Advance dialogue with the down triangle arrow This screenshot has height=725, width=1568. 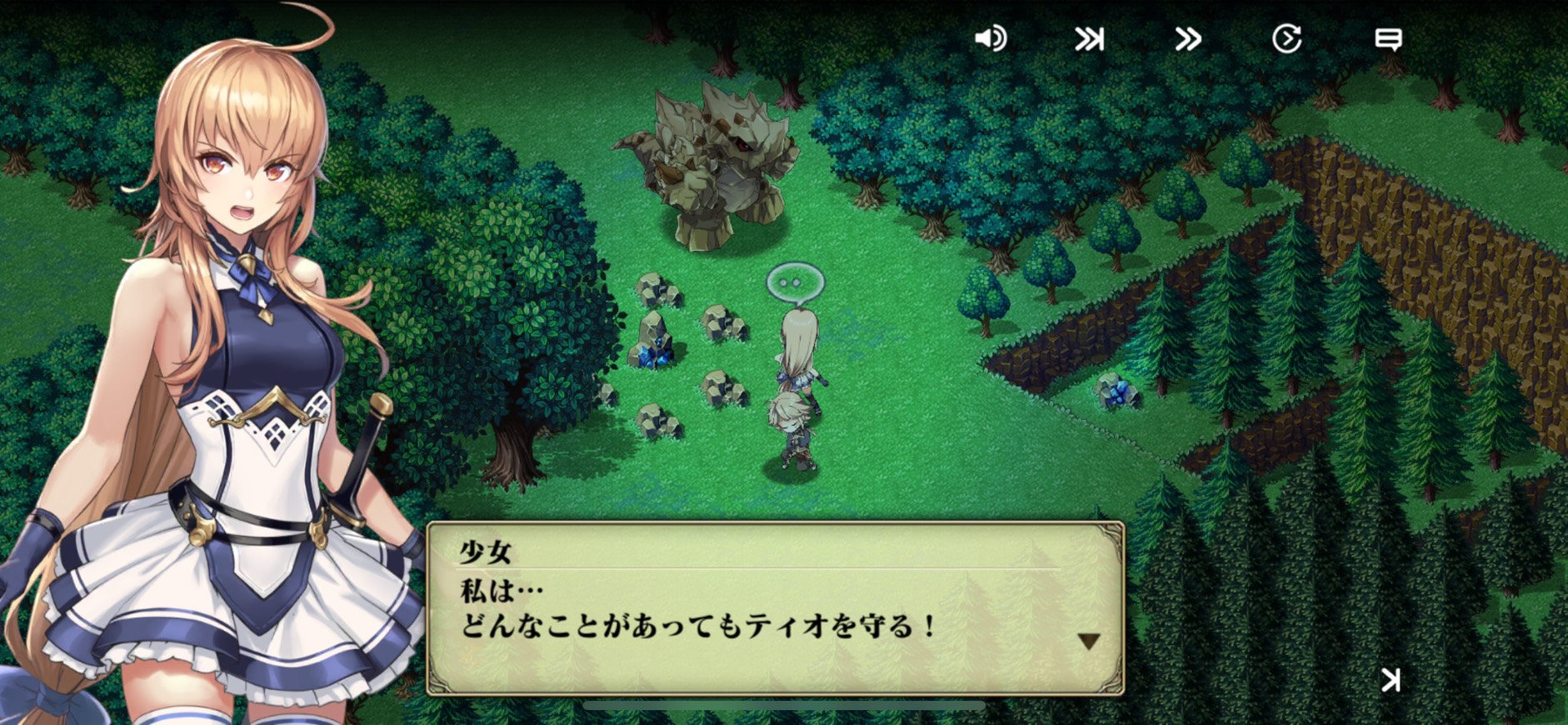point(1088,641)
